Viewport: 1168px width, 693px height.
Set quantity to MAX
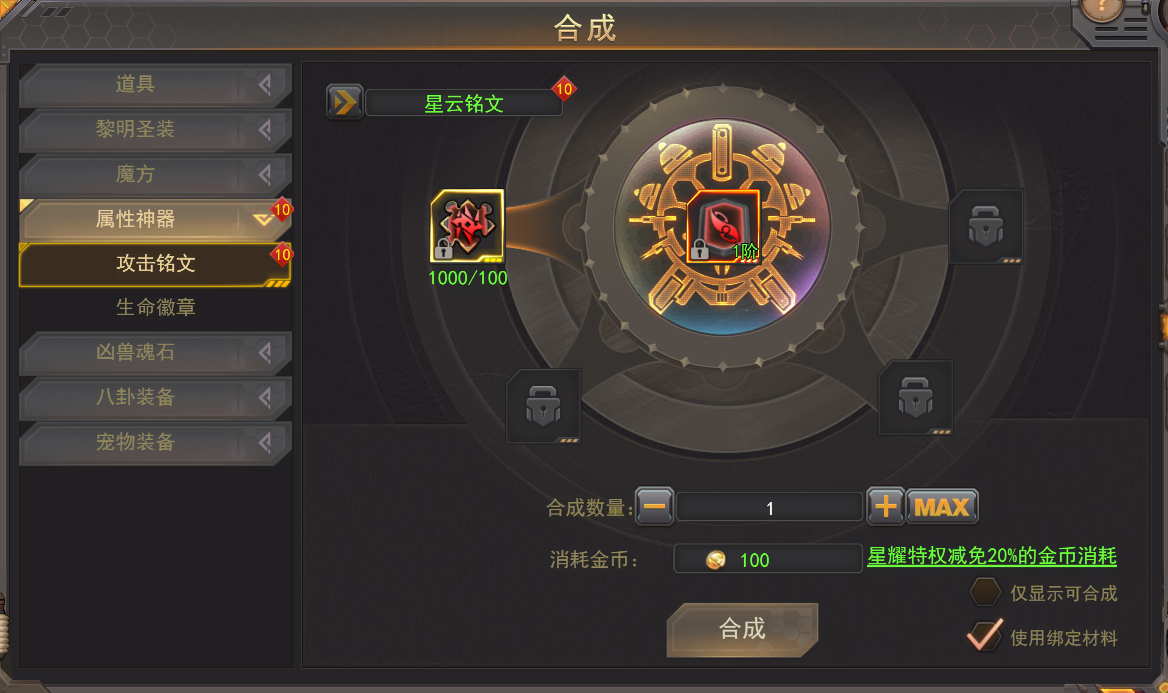[x=942, y=507]
